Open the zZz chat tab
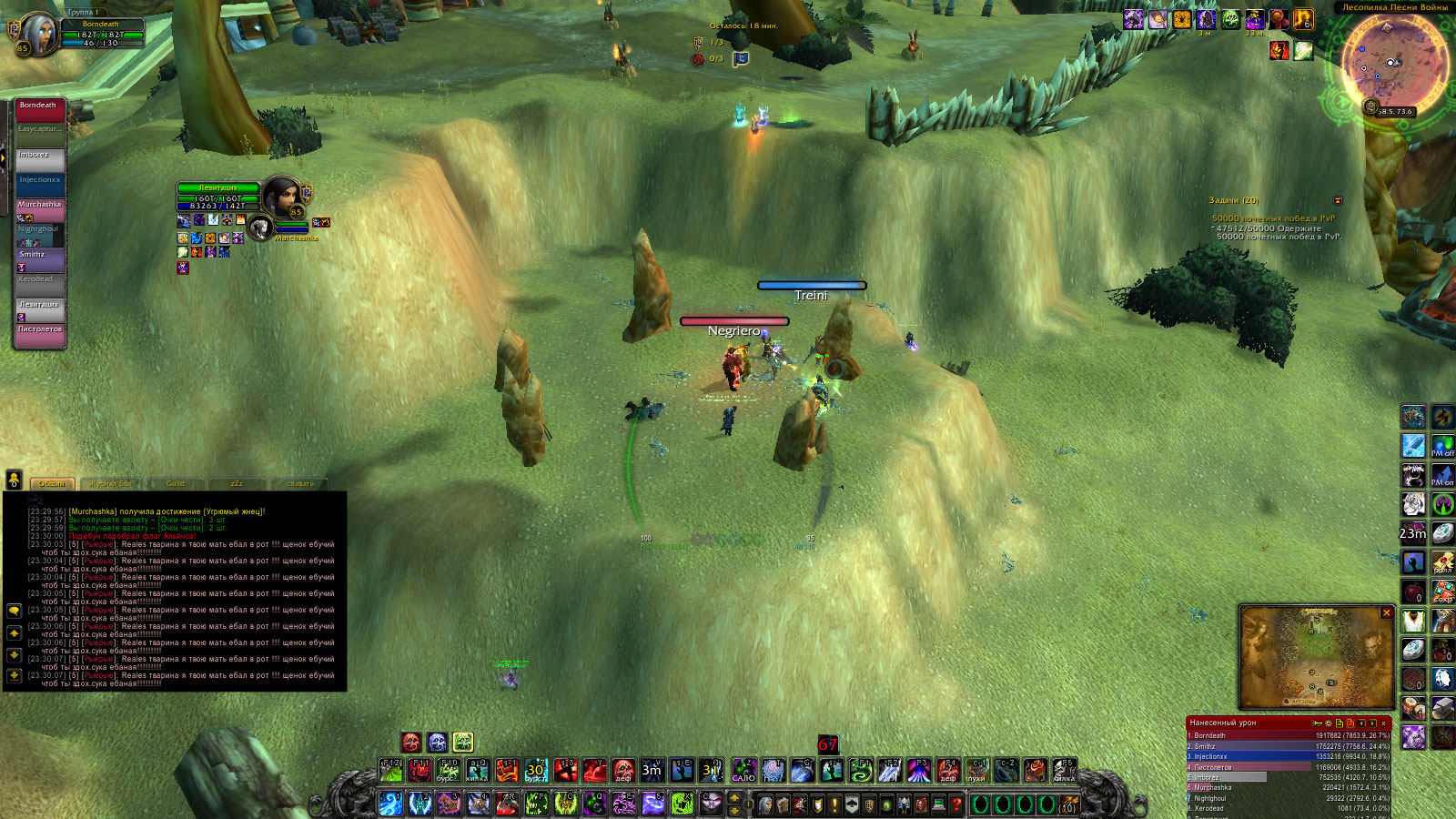The height and width of the screenshot is (819, 1456). (x=237, y=484)
